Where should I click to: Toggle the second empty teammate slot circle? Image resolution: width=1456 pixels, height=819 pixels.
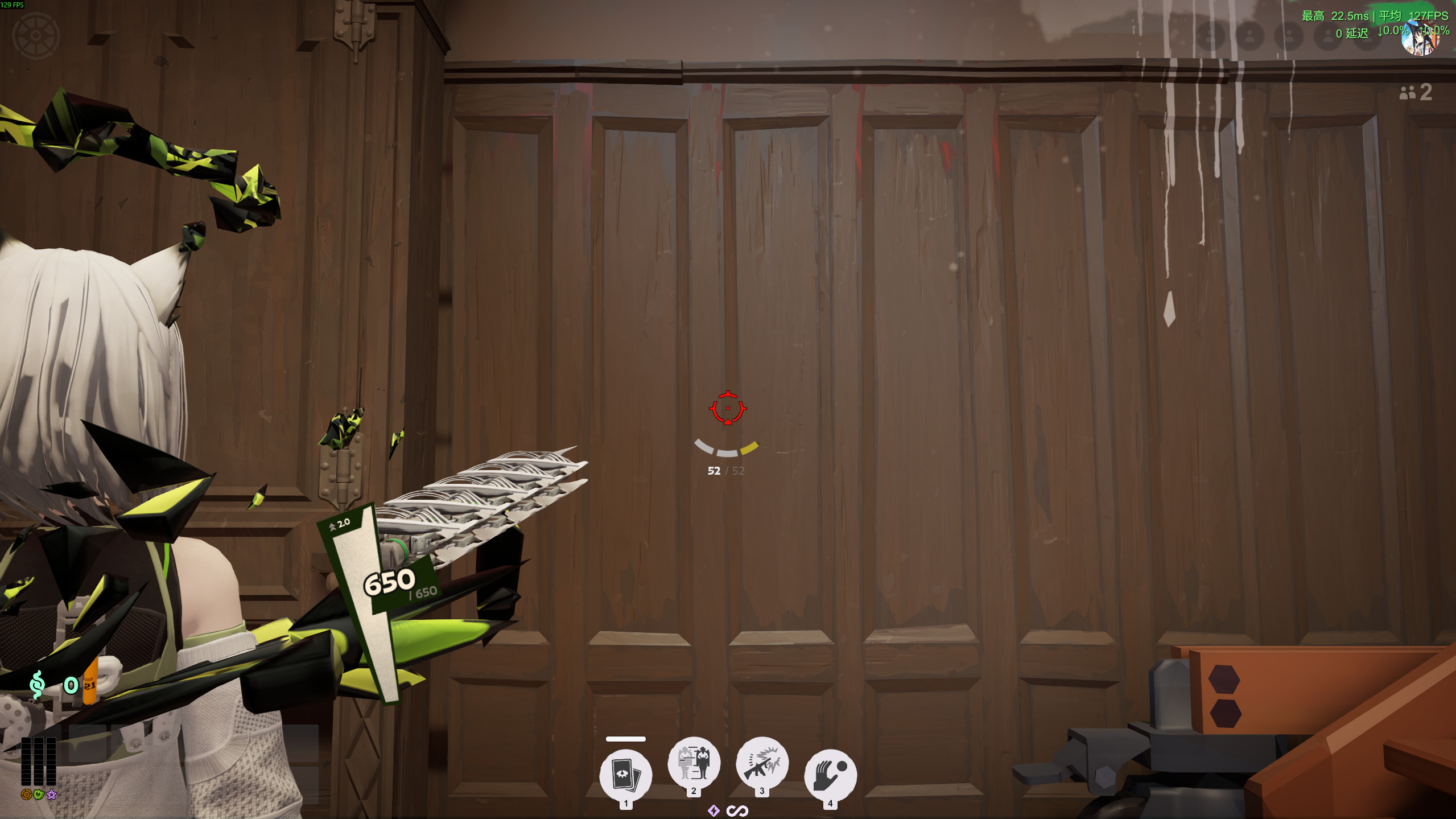point(1248,38)
